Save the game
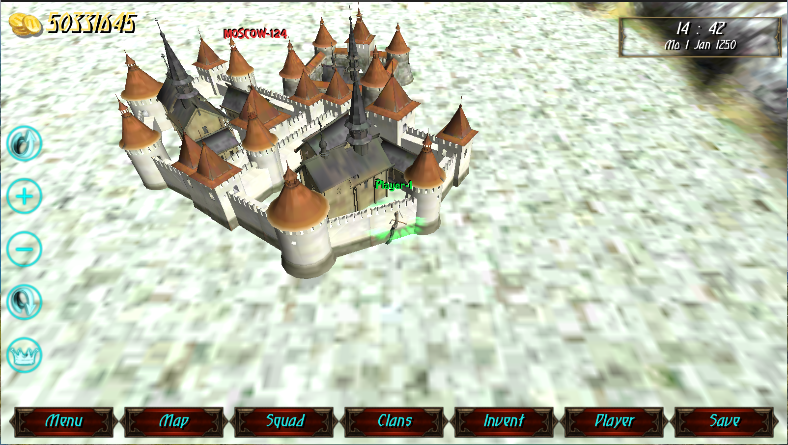 (x=724, y=421)
